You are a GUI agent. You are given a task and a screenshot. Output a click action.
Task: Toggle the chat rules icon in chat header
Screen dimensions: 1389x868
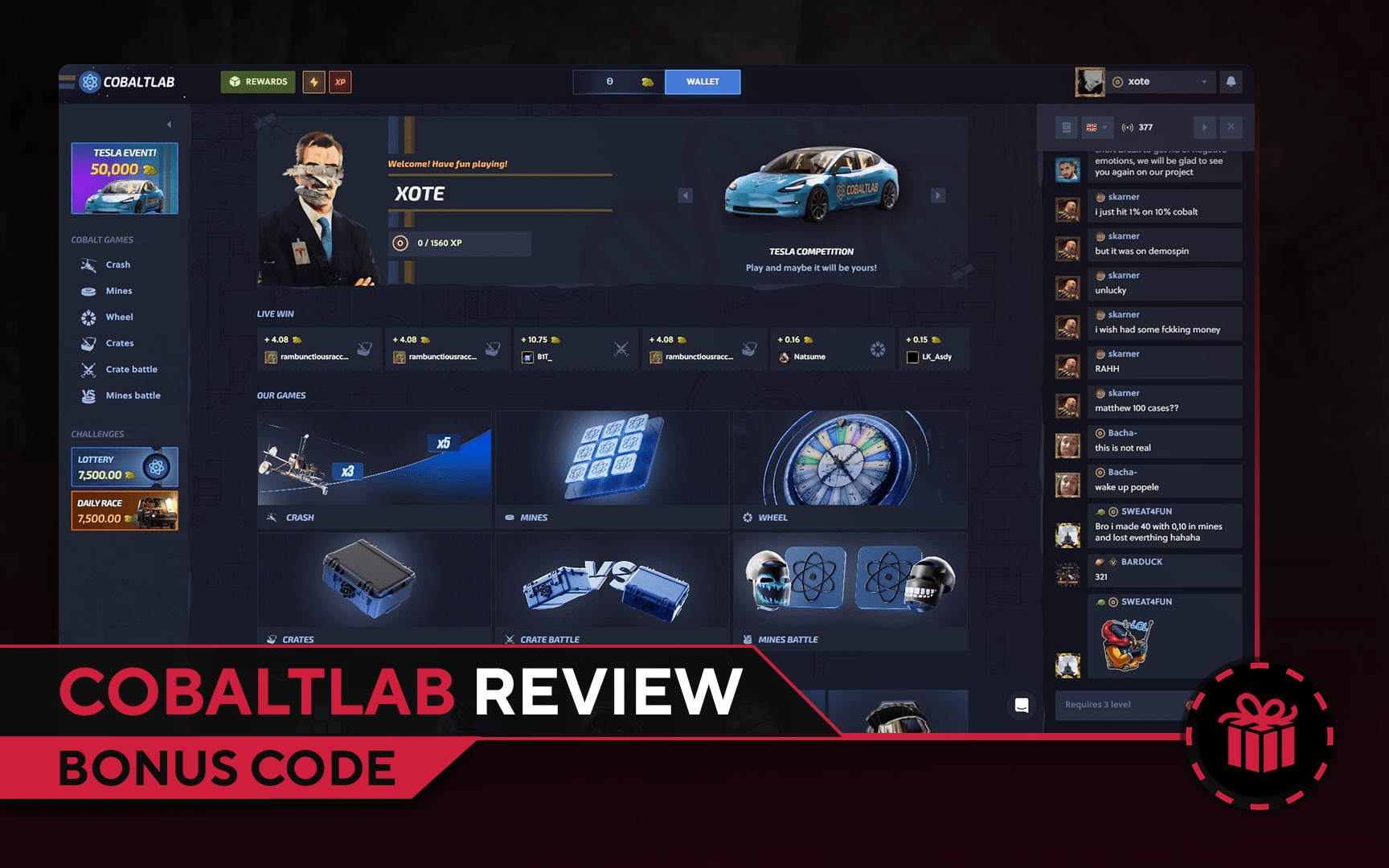click(x=1066, y=127)
